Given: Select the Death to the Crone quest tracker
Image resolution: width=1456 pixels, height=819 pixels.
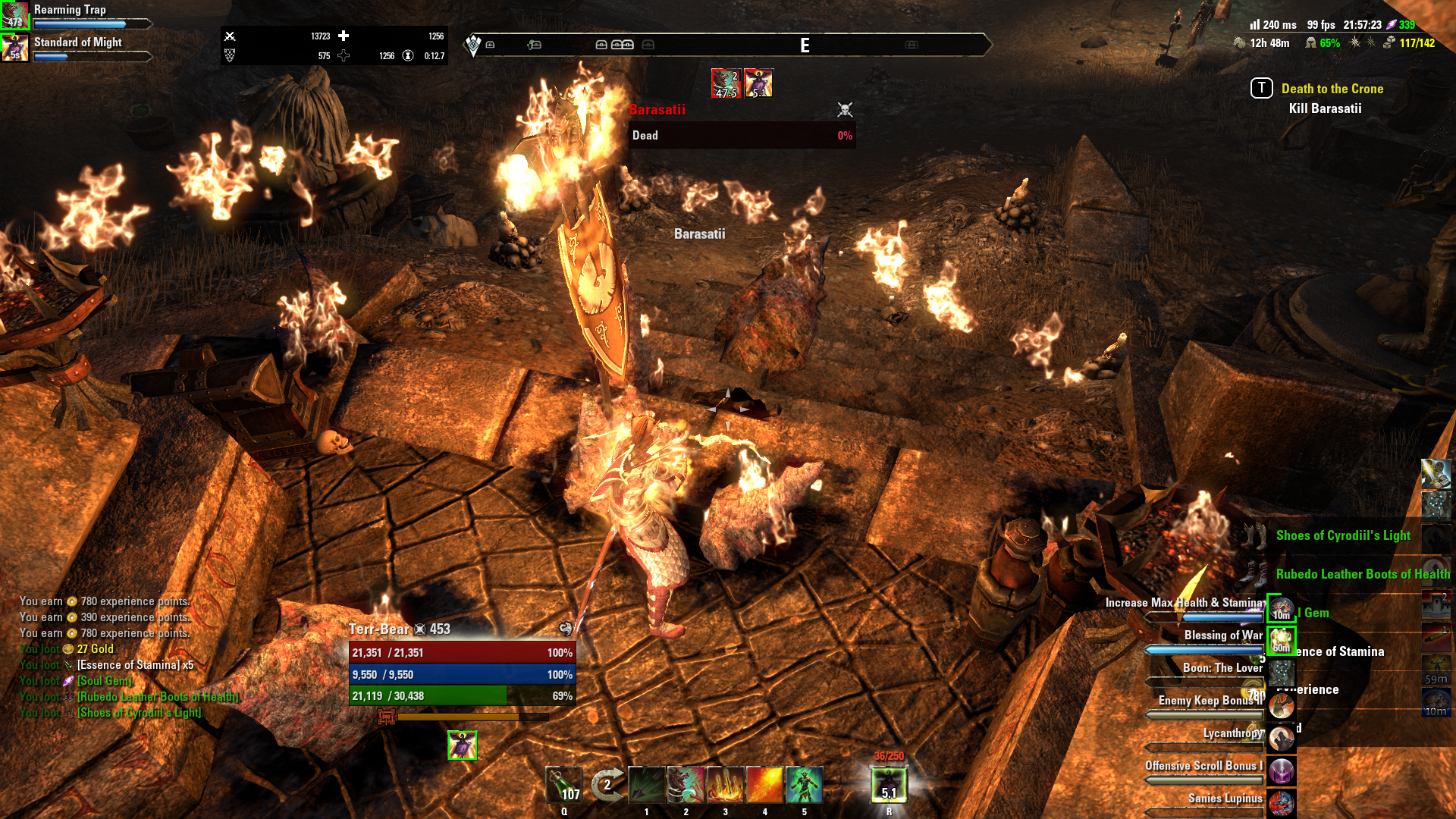Looking at the screenshot, I should [1332, 89].
